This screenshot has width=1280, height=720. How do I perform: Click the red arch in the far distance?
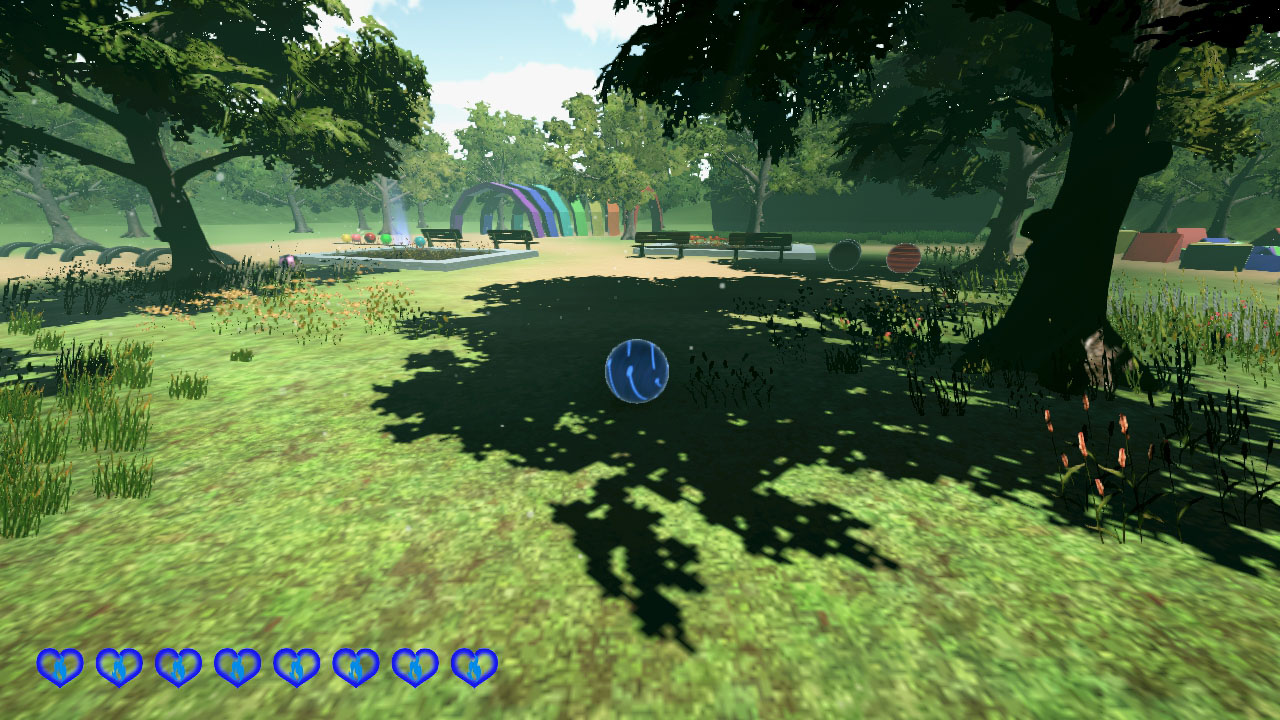(650, 200)
